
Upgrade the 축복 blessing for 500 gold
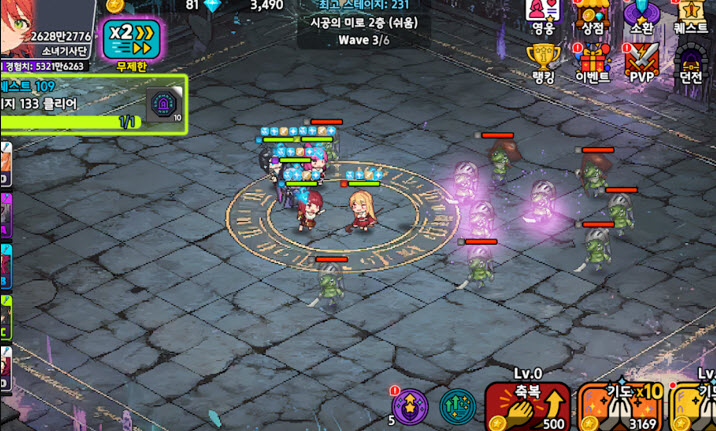(527, 405)
